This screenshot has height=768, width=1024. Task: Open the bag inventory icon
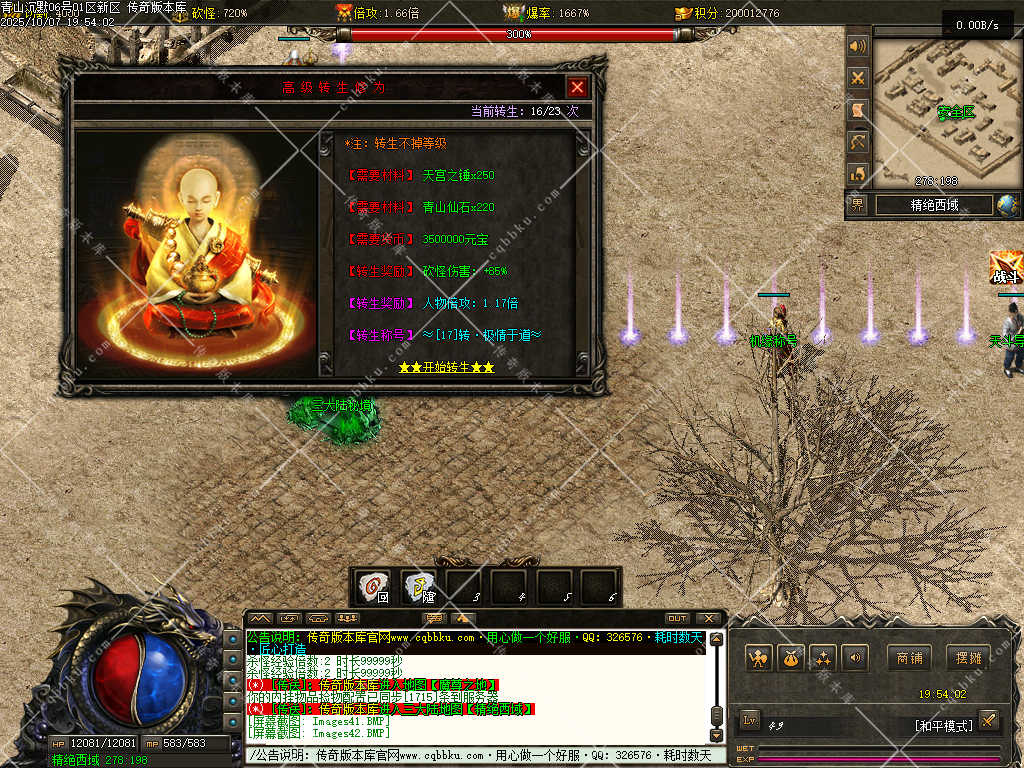tap(791, 658)
